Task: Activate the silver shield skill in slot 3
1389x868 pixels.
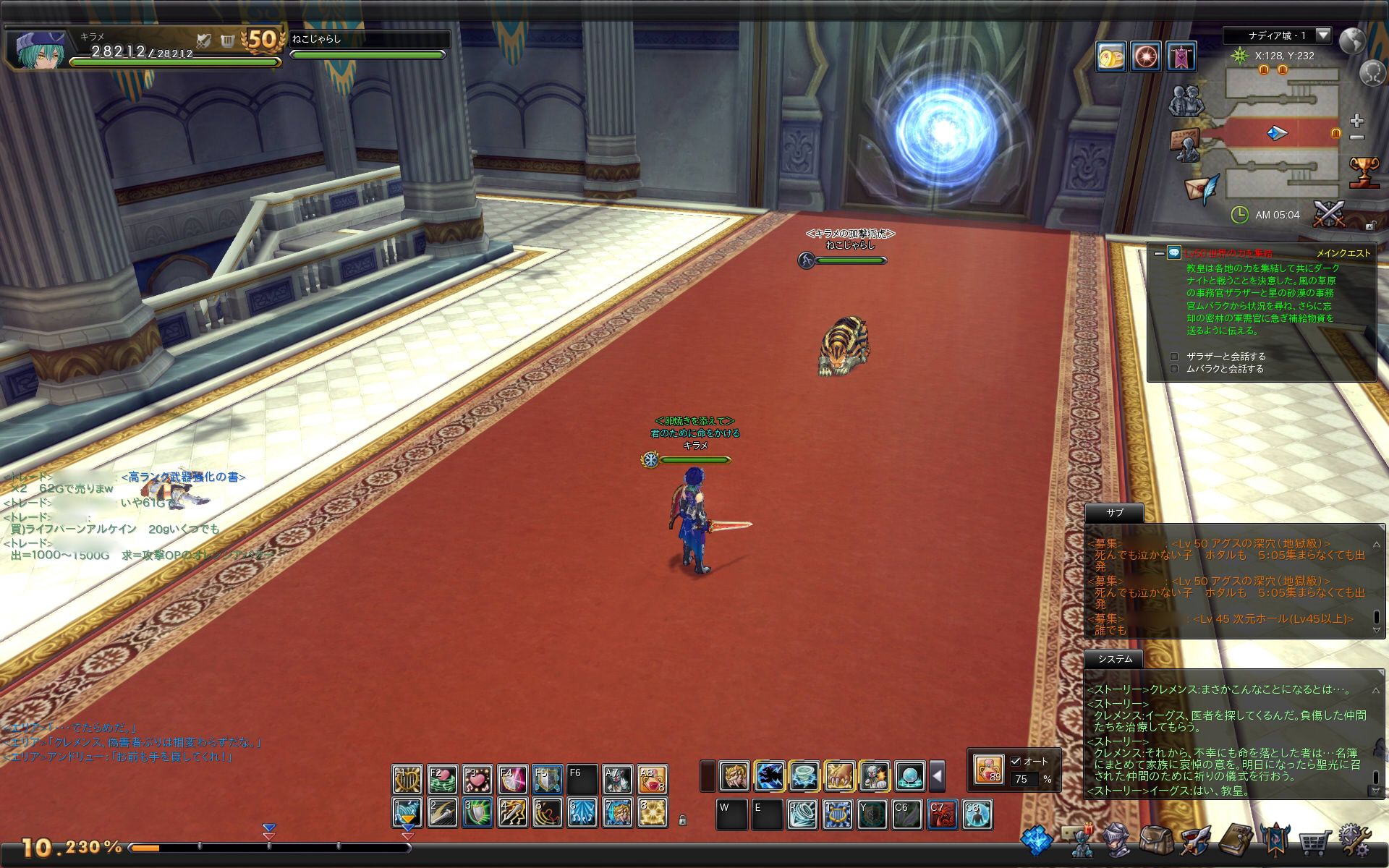Action: coord(477,813)
